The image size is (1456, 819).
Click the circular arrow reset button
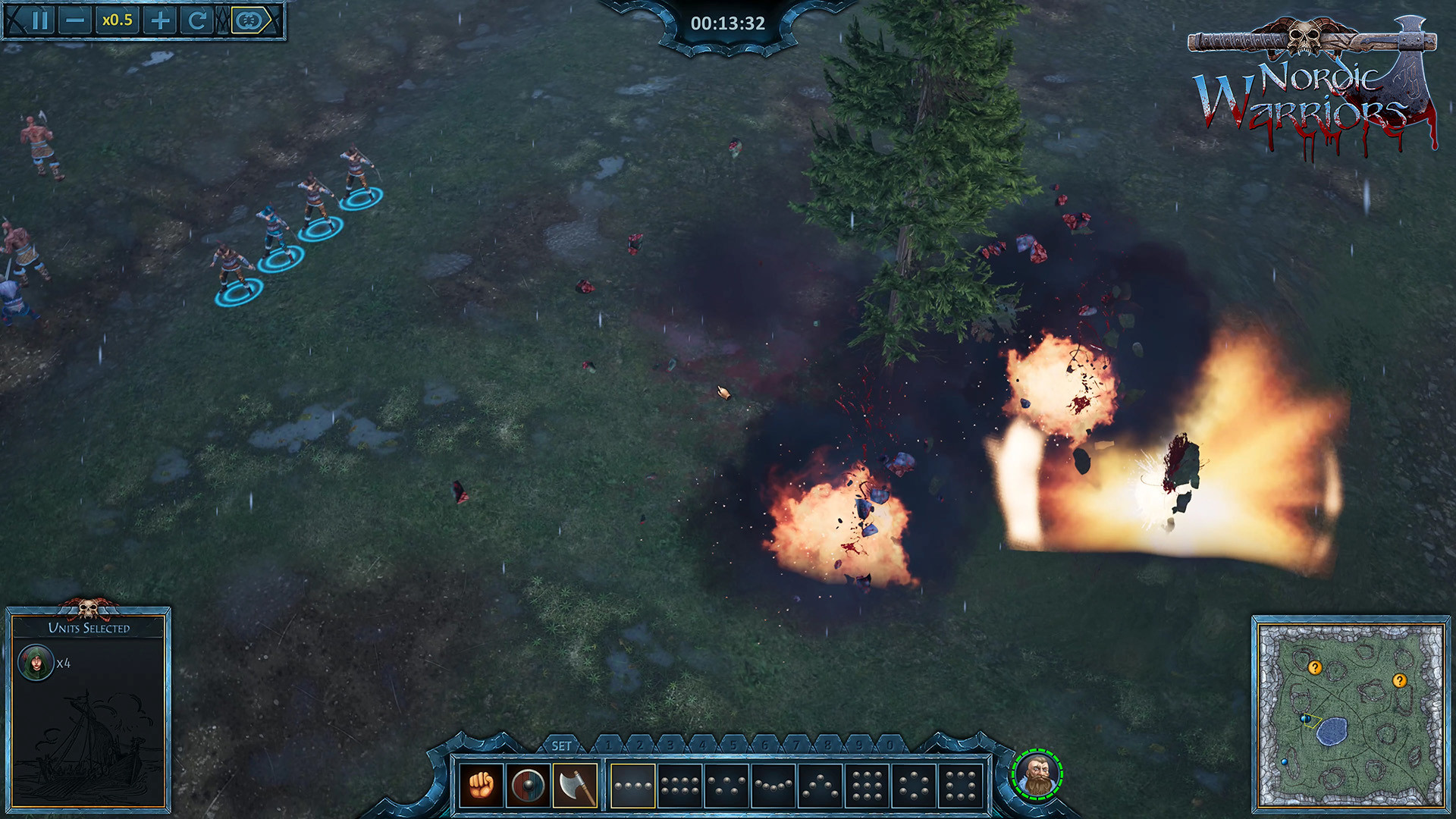pyautogui.click(x=197, y=20)
